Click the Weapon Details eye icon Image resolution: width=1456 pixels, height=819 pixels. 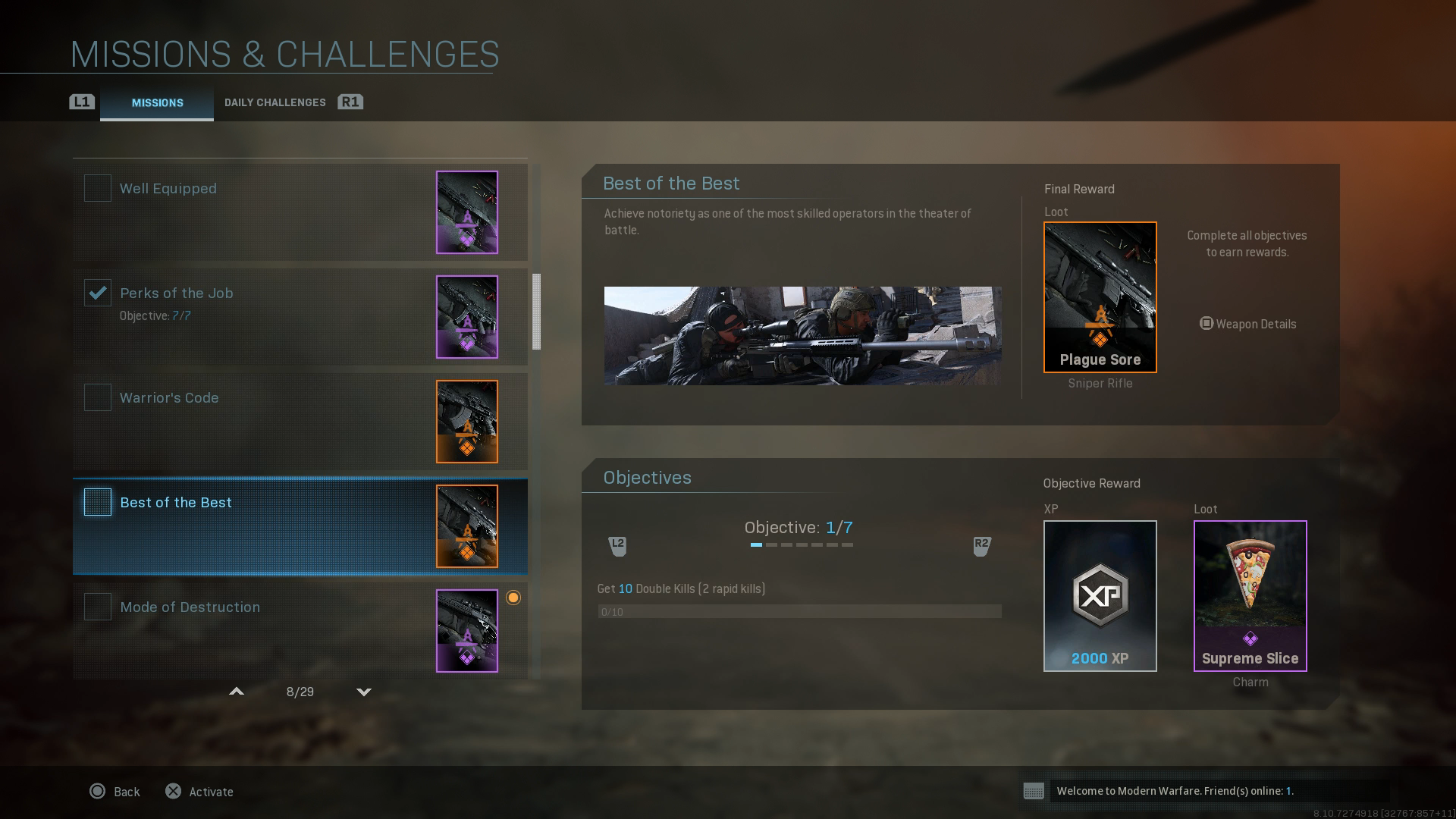pos(1207,324)
